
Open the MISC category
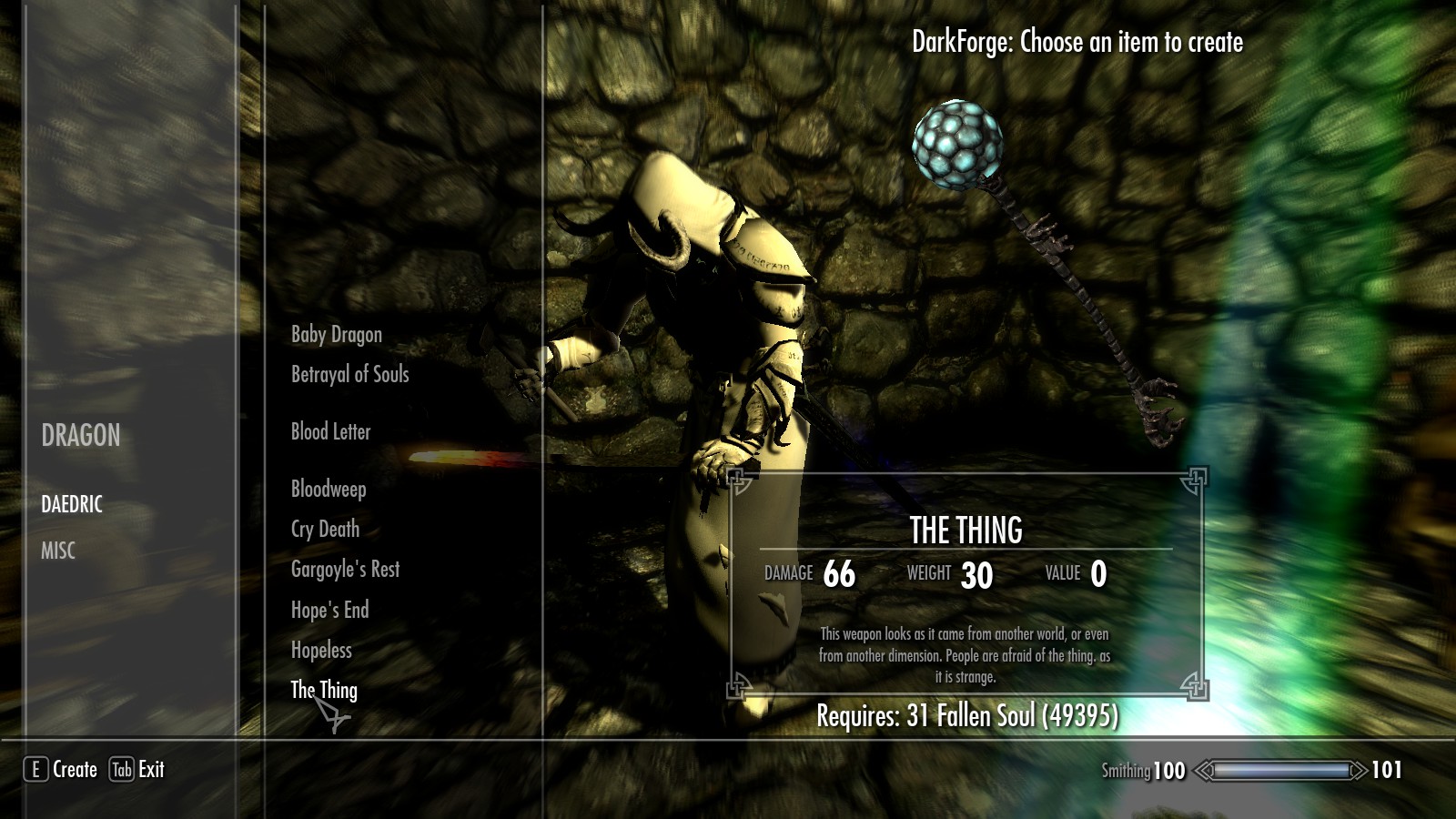pos(58,551)
